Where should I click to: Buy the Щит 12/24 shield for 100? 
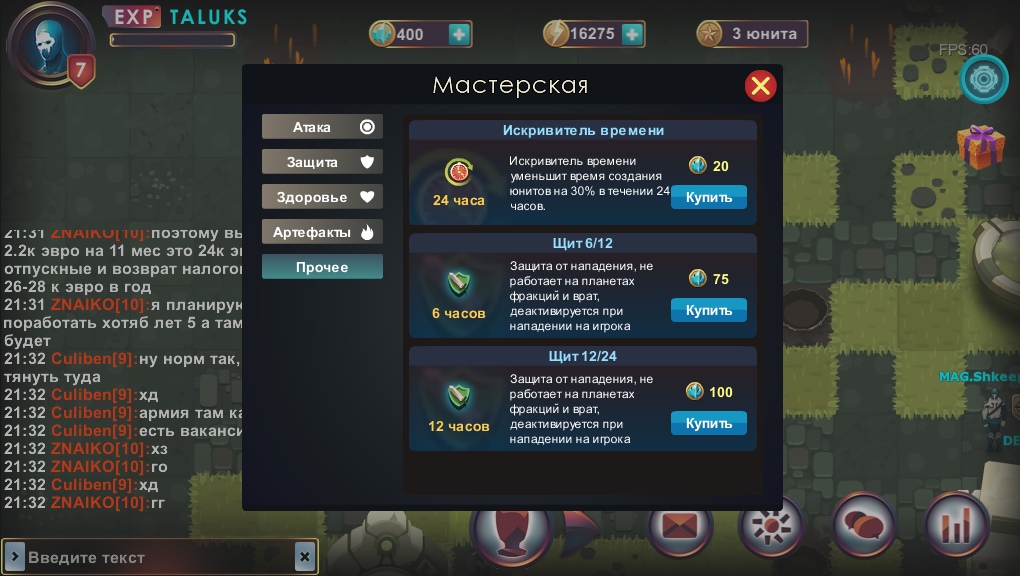[708, 423]
